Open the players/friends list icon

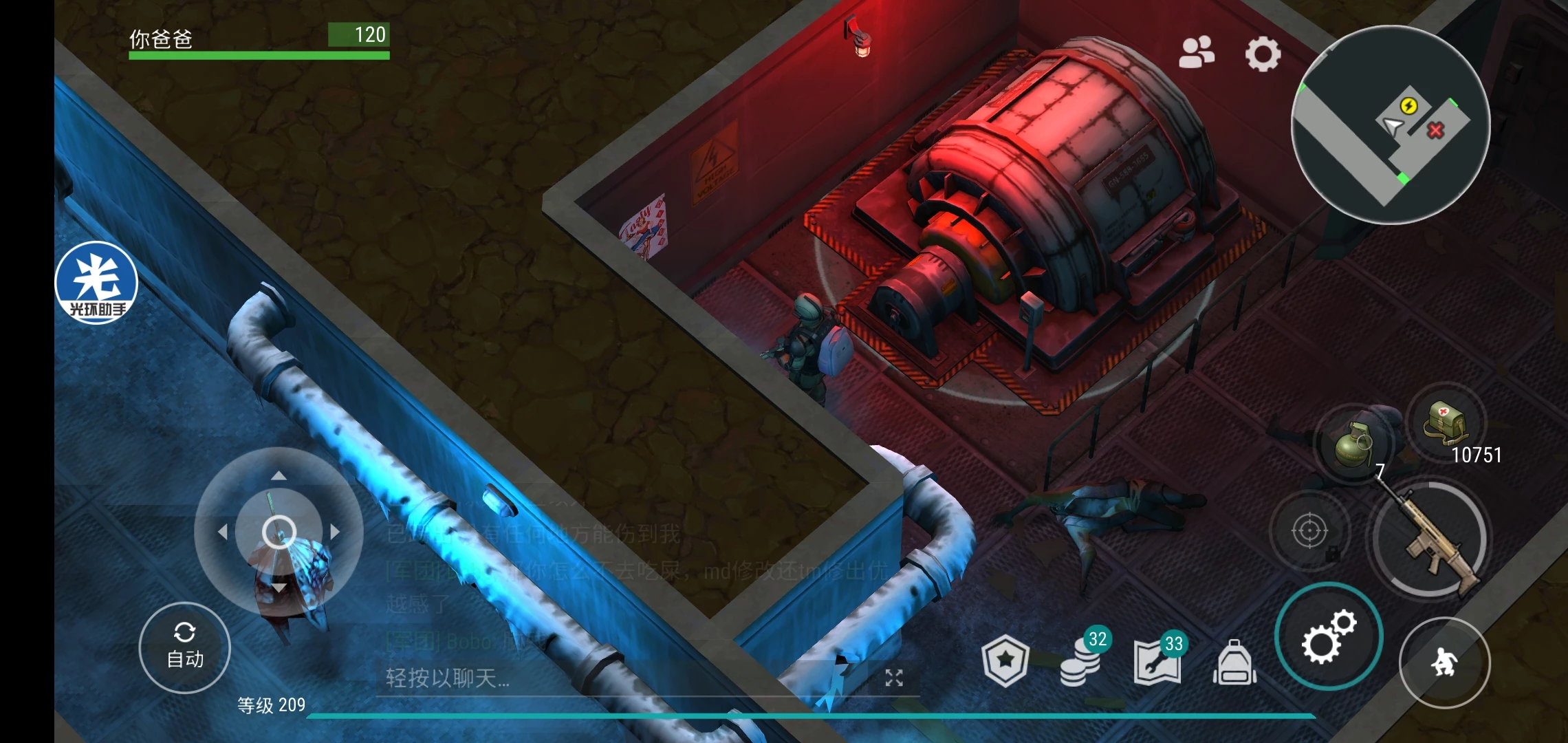pyautogui.click(x=1197, y=53)
